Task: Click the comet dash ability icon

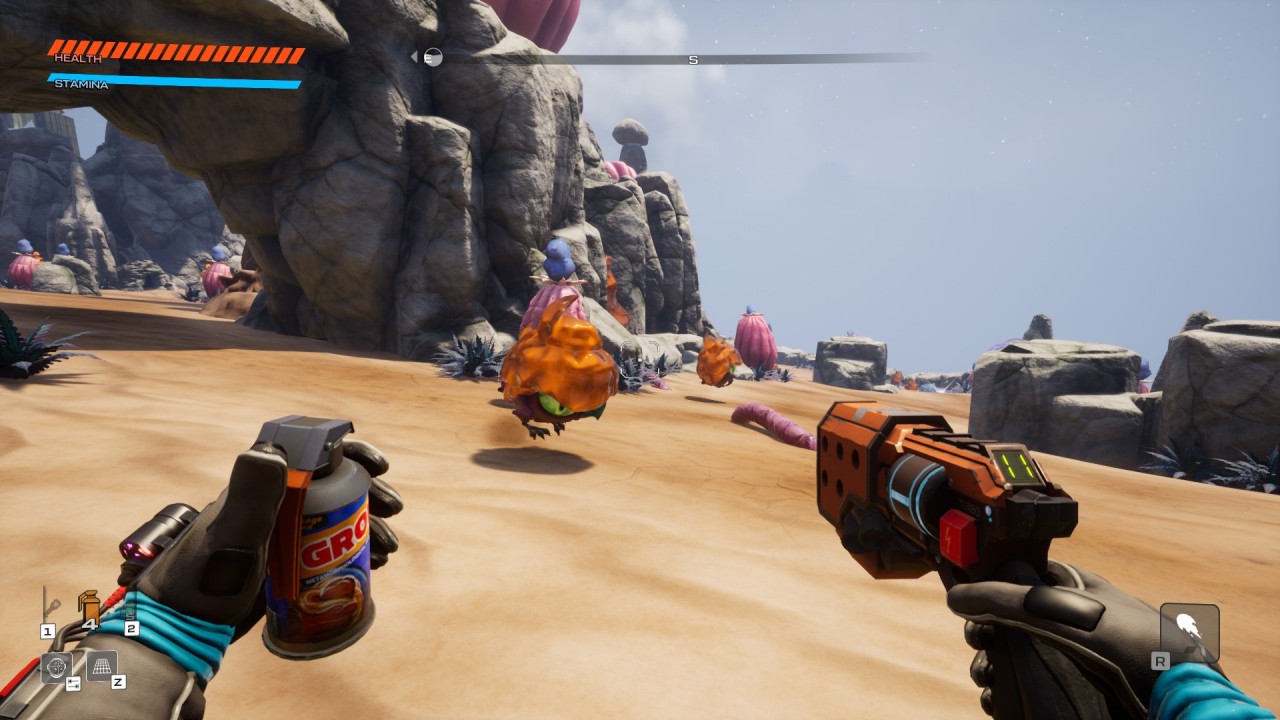Action: [x=1189, y=631]
